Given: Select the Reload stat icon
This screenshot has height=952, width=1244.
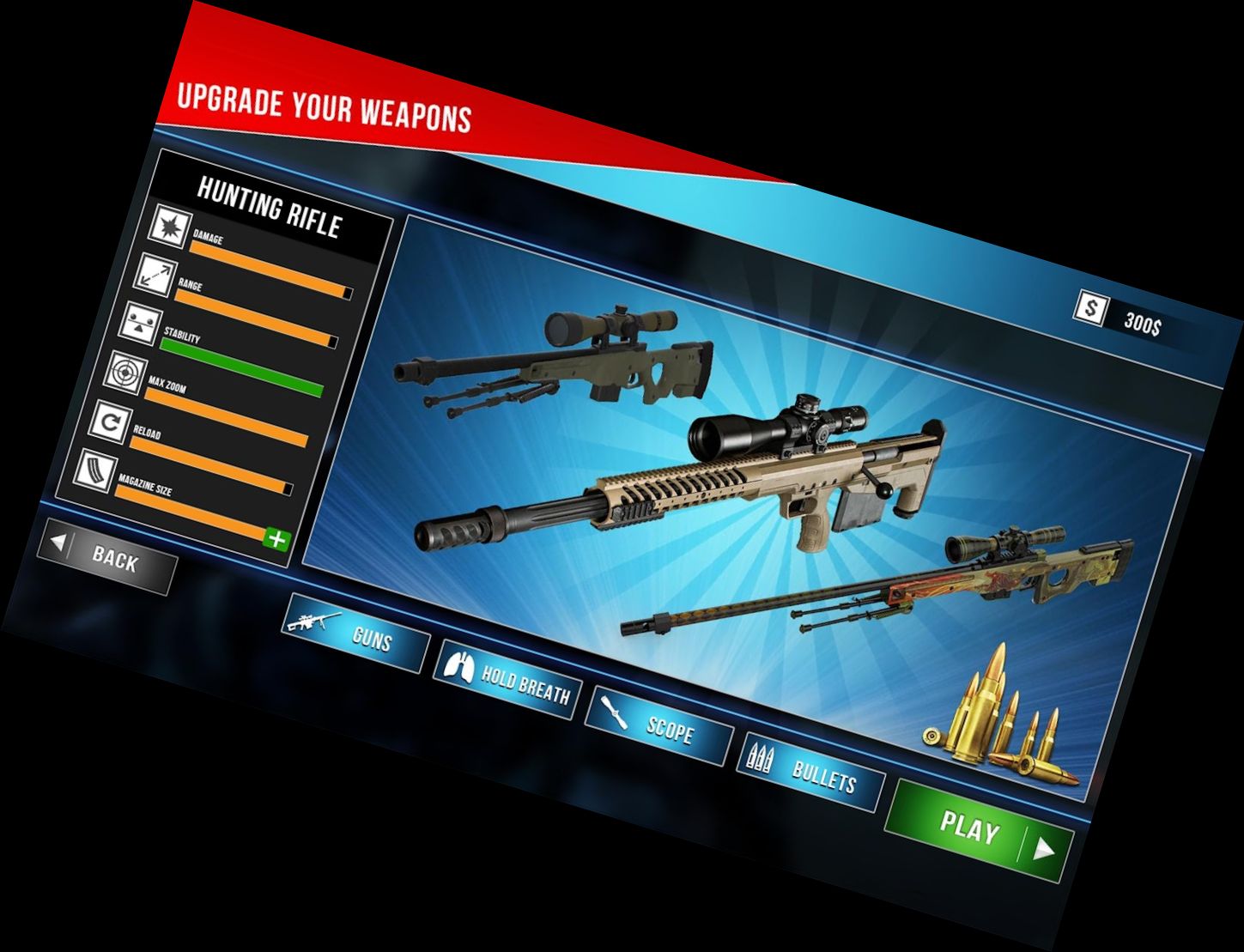Looking at the screenshot, I should coord(110,421).
